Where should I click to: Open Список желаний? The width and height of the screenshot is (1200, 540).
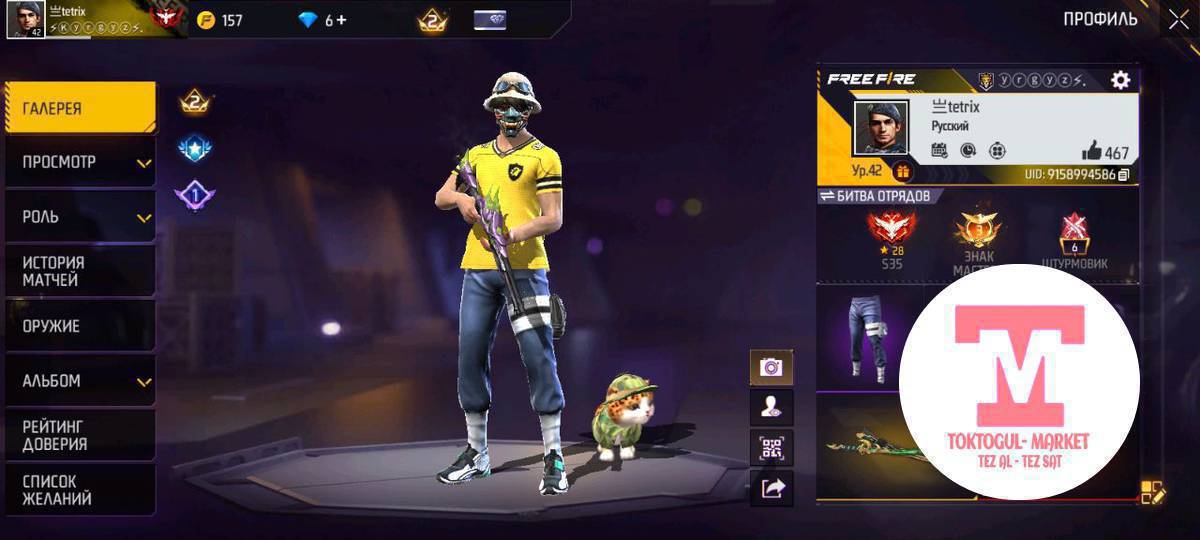(x=80, y=490)
